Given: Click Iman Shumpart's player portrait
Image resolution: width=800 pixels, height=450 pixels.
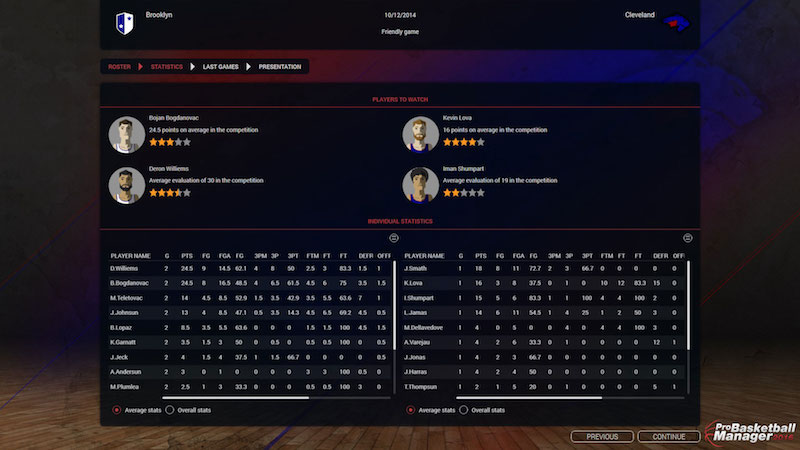Looking at the screenshot, I should pos(419,184).
